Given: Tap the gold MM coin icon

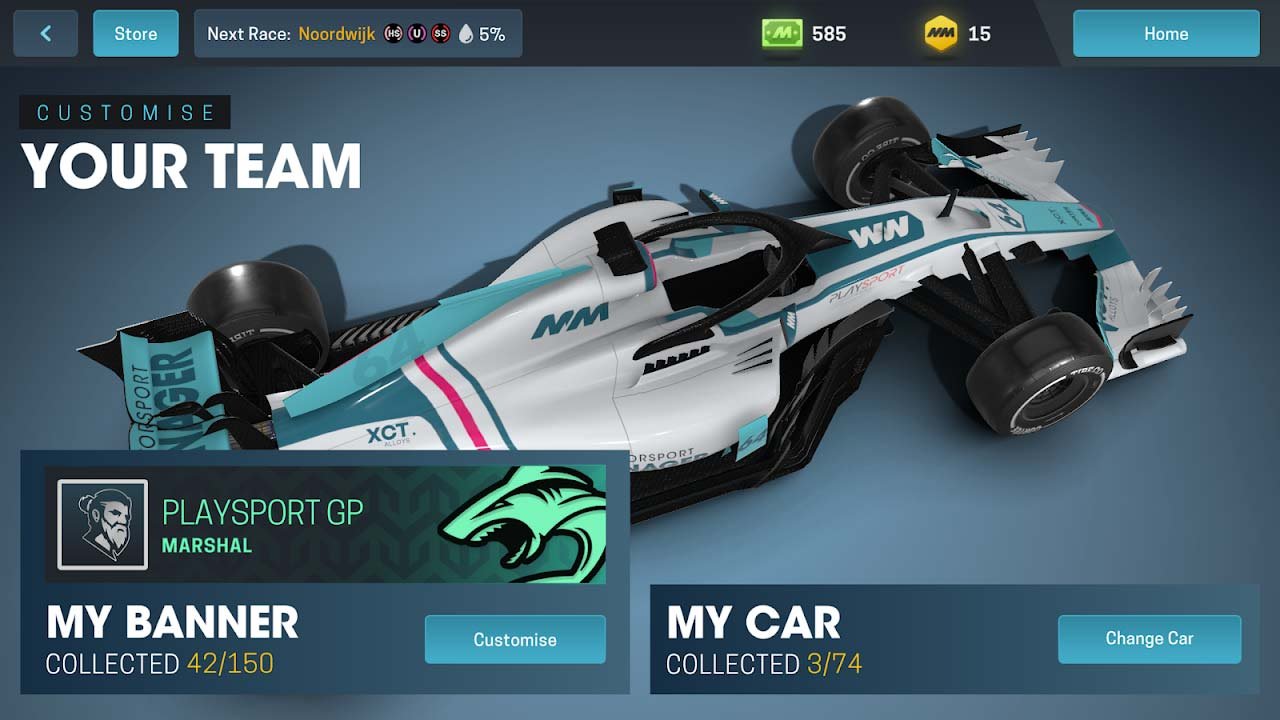Looking at the screenshot, I should click(x=941, y=34).
